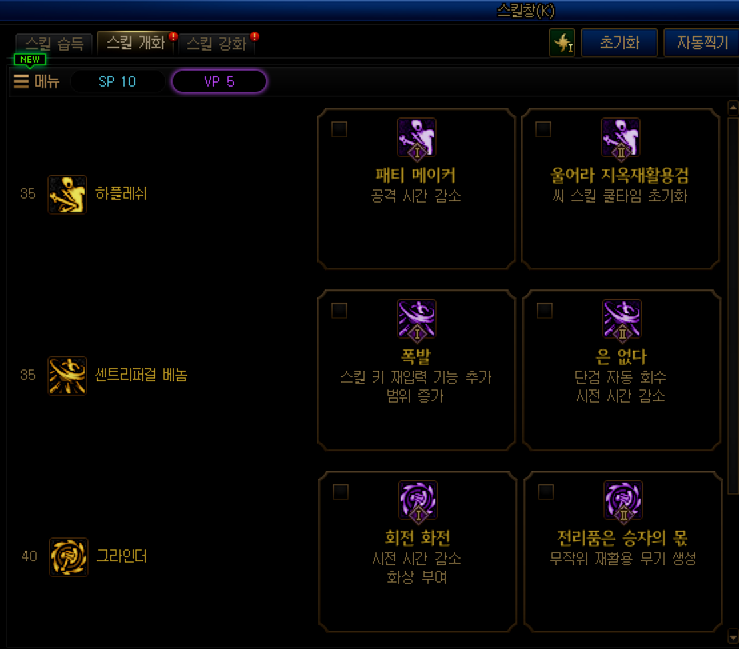Select the 하플레쉬 skill icon
Screen dimensions: 739x649
tap(67, 194)
